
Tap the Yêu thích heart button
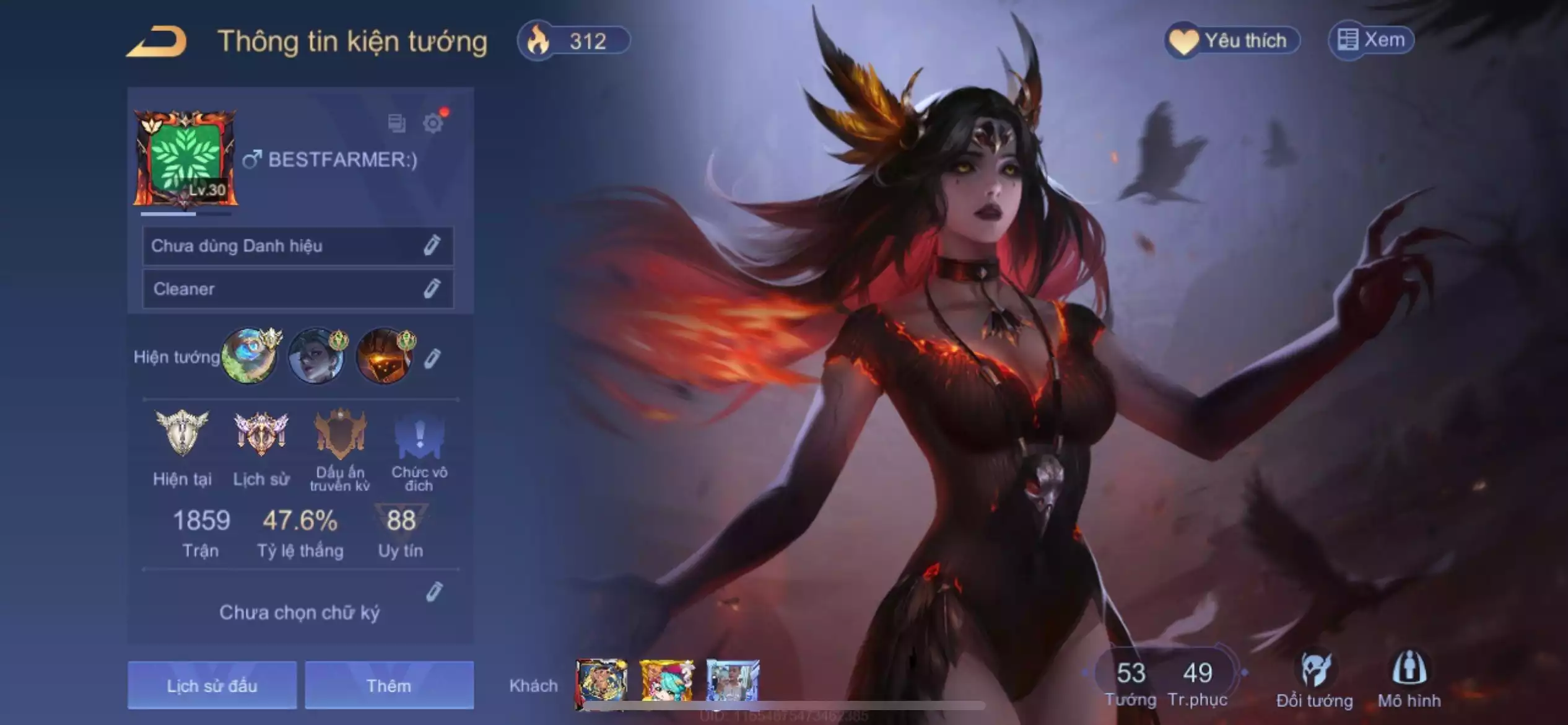(1231, 41)
